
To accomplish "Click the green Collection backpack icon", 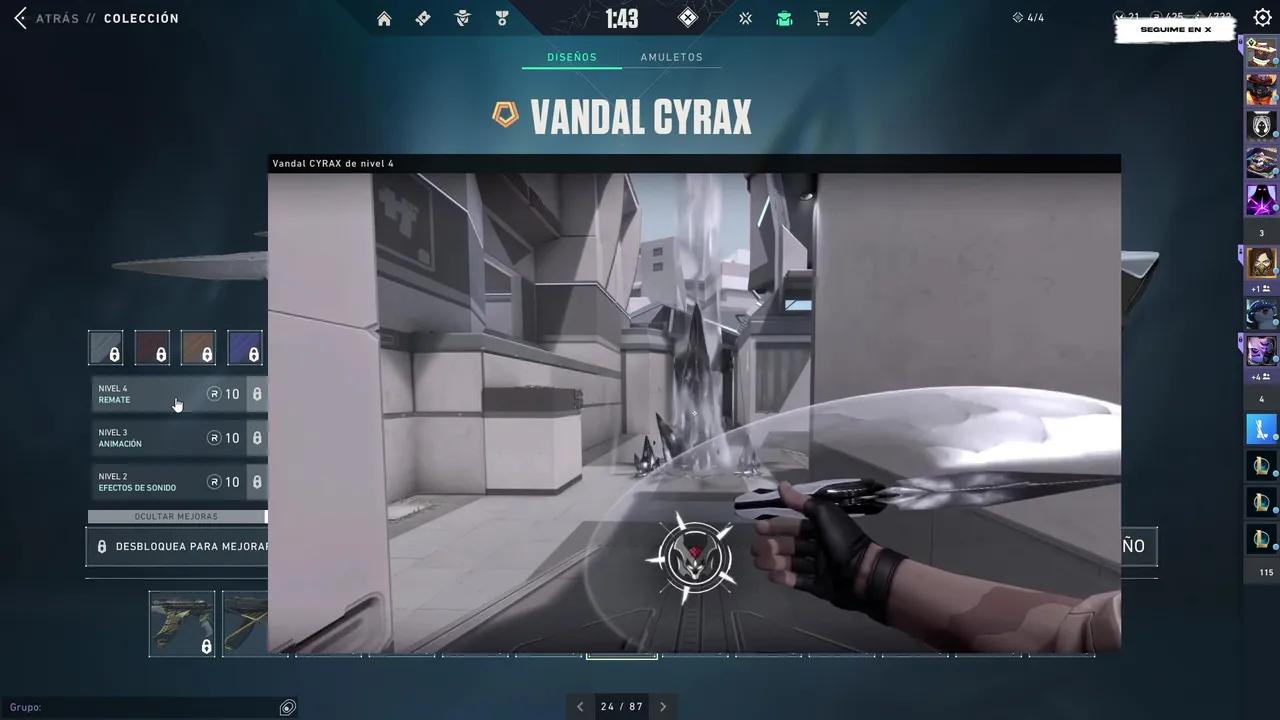I will pos(784,18).
